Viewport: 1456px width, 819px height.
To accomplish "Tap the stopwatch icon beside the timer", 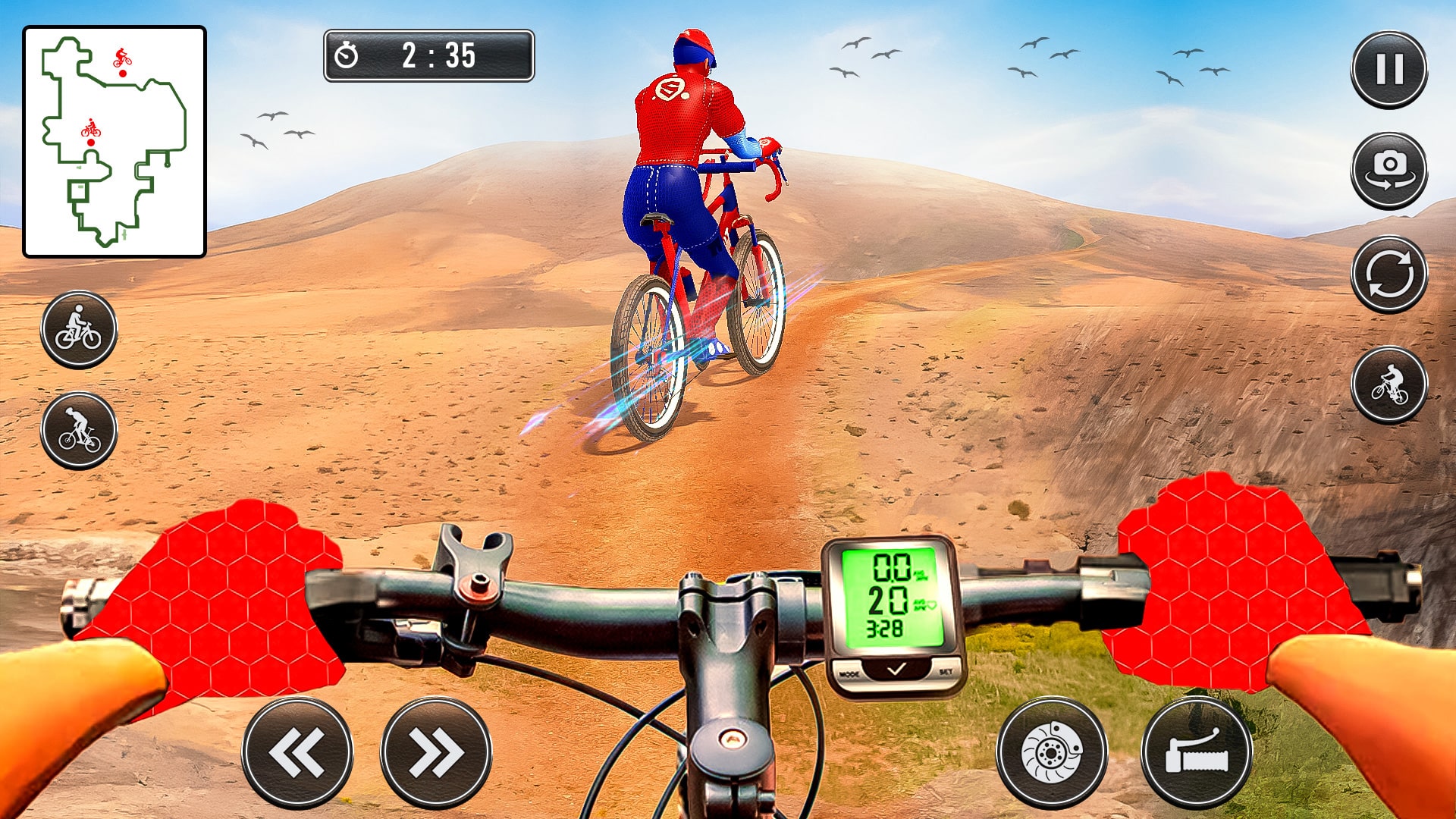I will point(347,54).
